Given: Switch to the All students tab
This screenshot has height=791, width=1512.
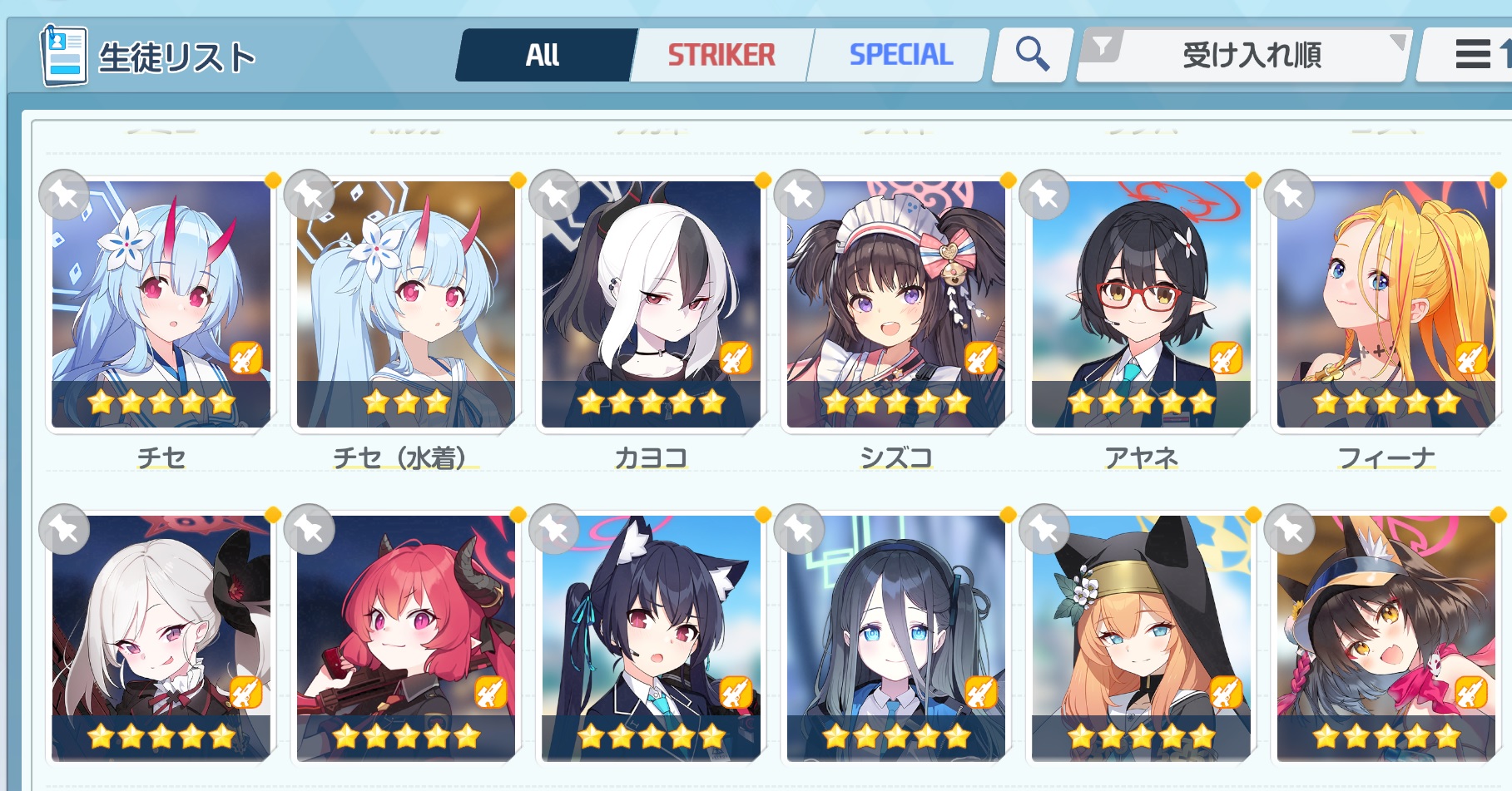Looking at the screenshot, I should 543,55.
